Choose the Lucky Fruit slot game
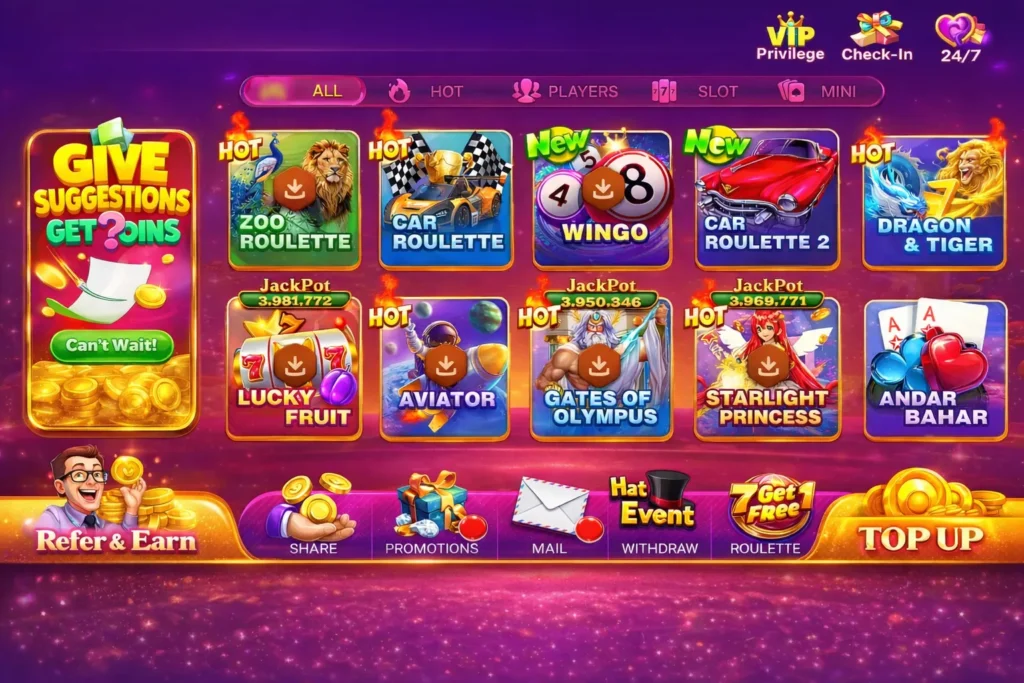The image size is (1024, 683). pyautogui.click(x=294, y=368)
